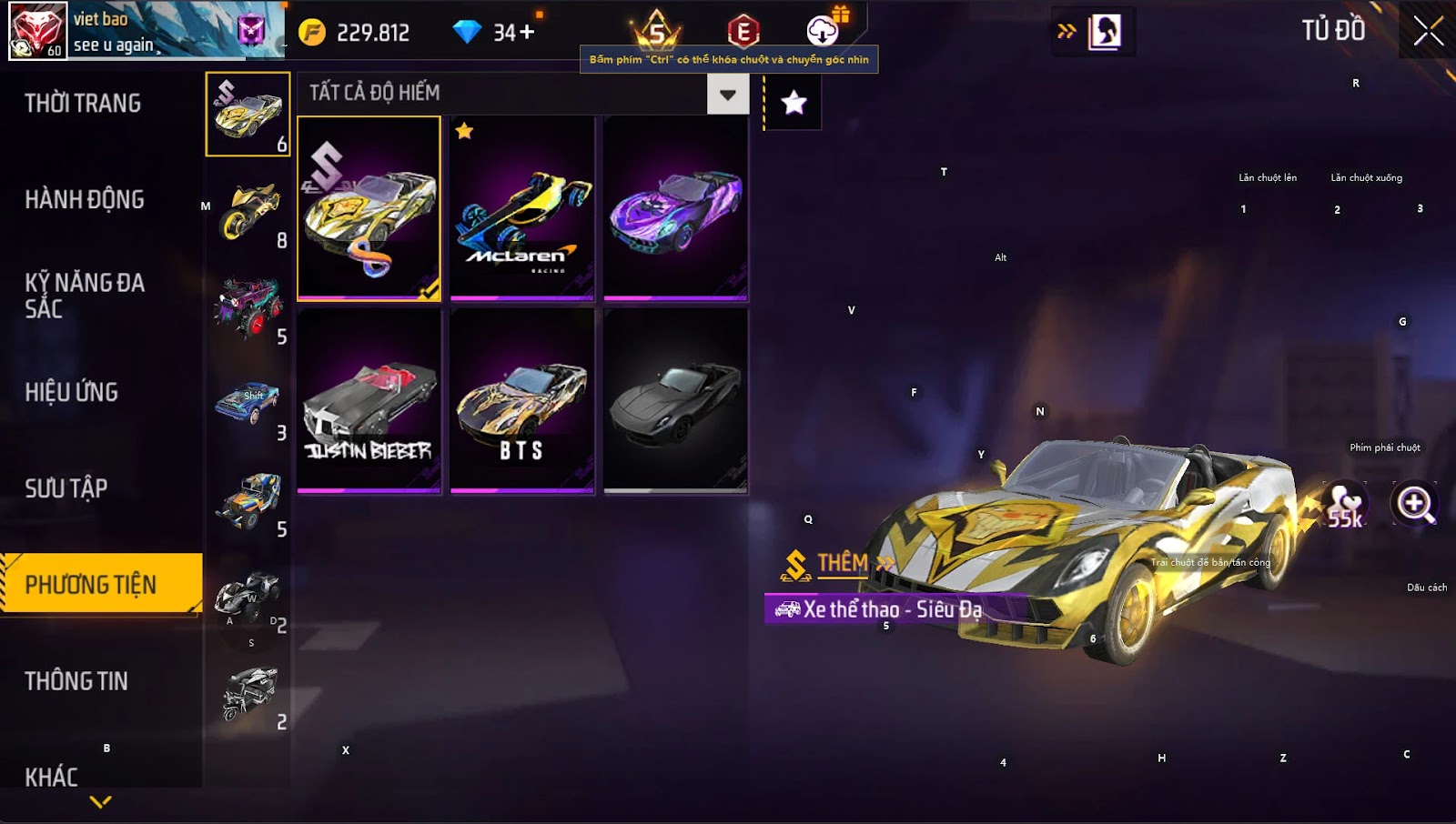Viewport: 1456px width, 824px height.
Task: Pick the purple neon sports car skin
Action: [x=675, y=208]
